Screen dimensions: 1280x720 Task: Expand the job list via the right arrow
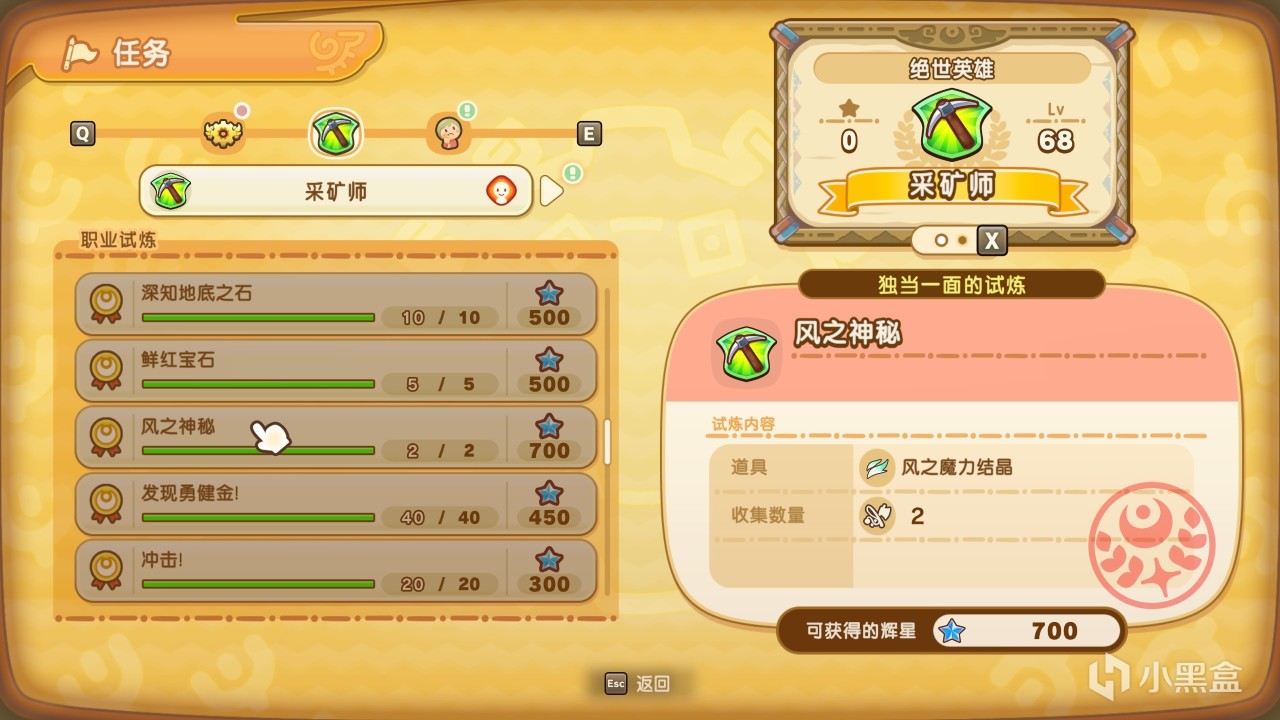(x=551, y=190)
